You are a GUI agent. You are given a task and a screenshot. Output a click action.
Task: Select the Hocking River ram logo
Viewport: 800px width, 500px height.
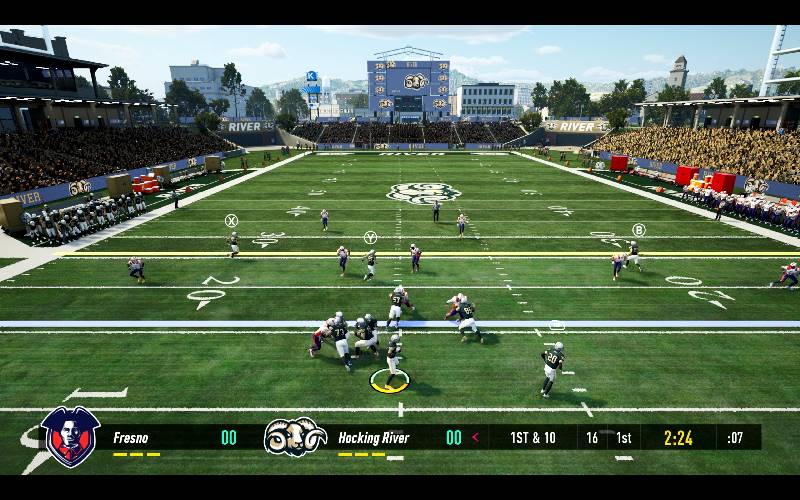295,437
